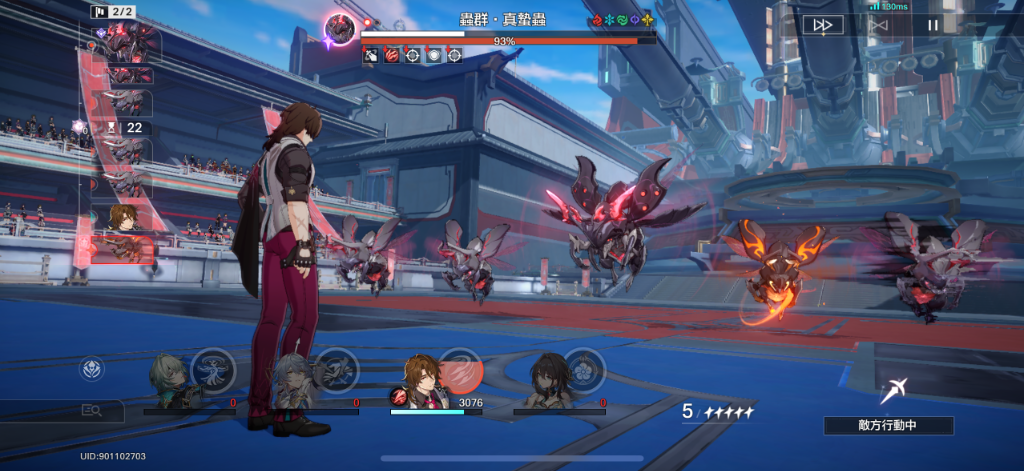Pause the battle

932,25
